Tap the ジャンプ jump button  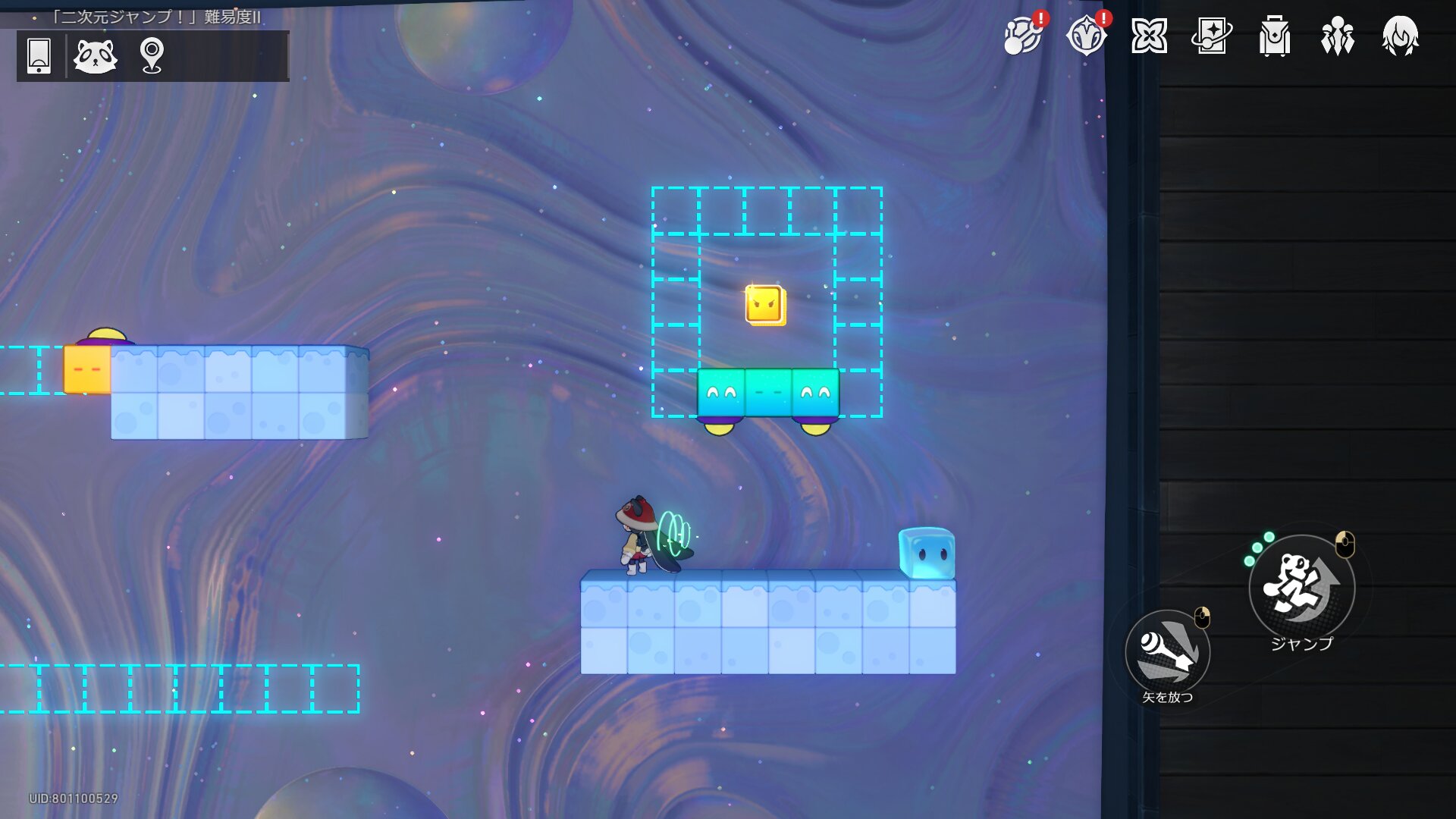coord(1302,587)
